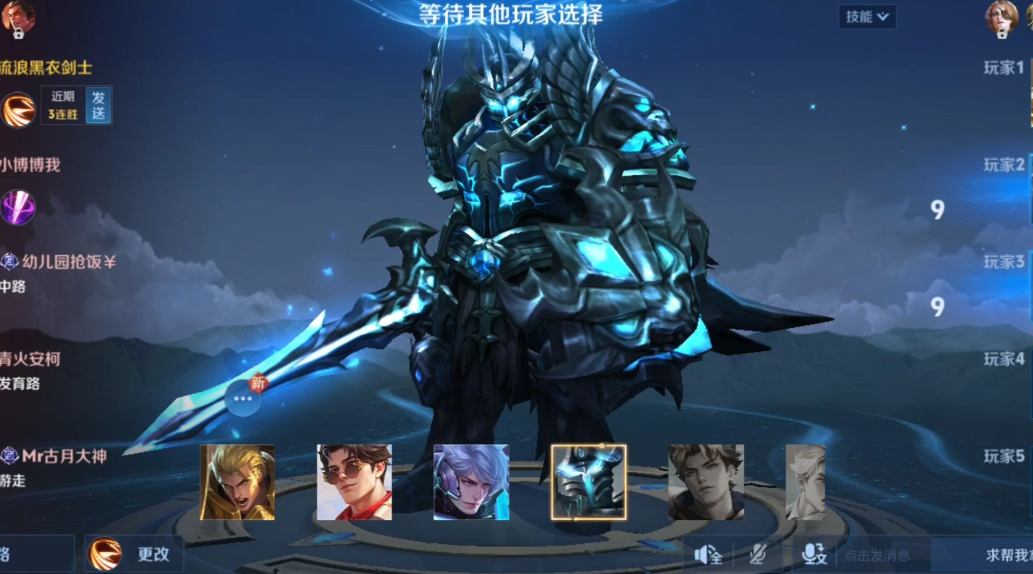
Task: Choose the sunglasses hero skin portrait
Action: pos(354,482)
